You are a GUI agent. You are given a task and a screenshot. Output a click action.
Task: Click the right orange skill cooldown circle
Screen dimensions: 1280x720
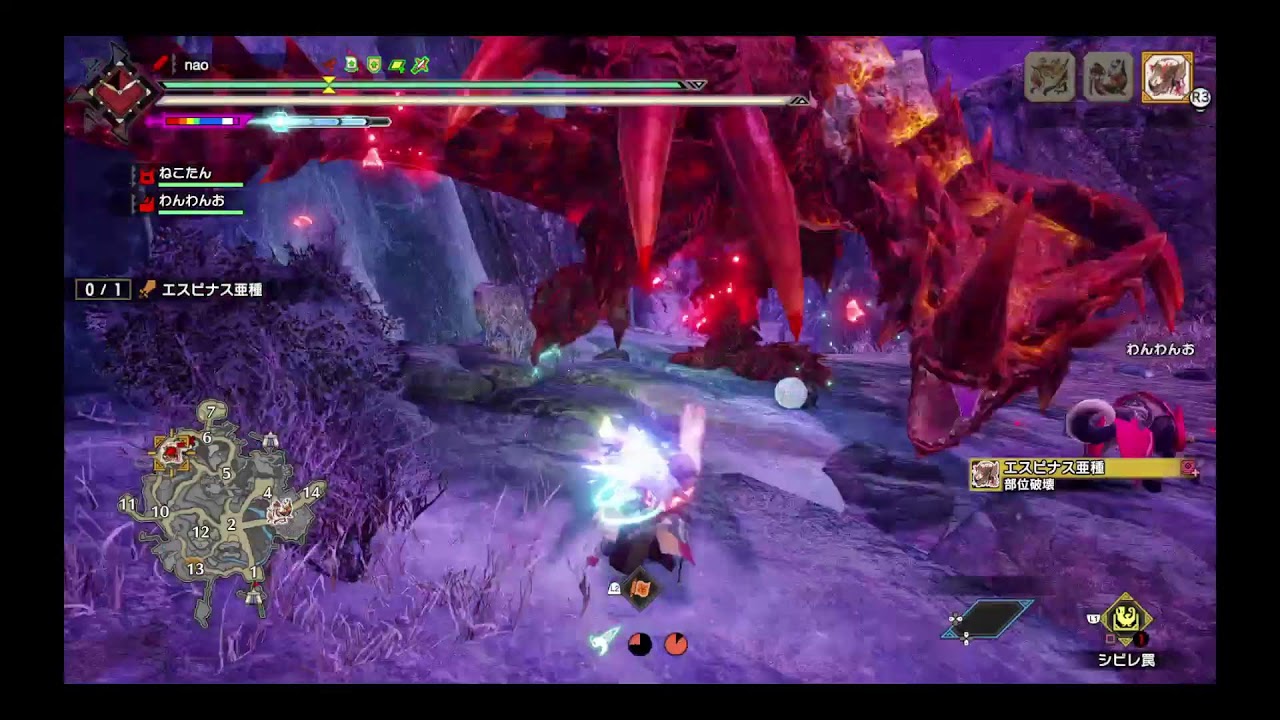tap(676, 643)
